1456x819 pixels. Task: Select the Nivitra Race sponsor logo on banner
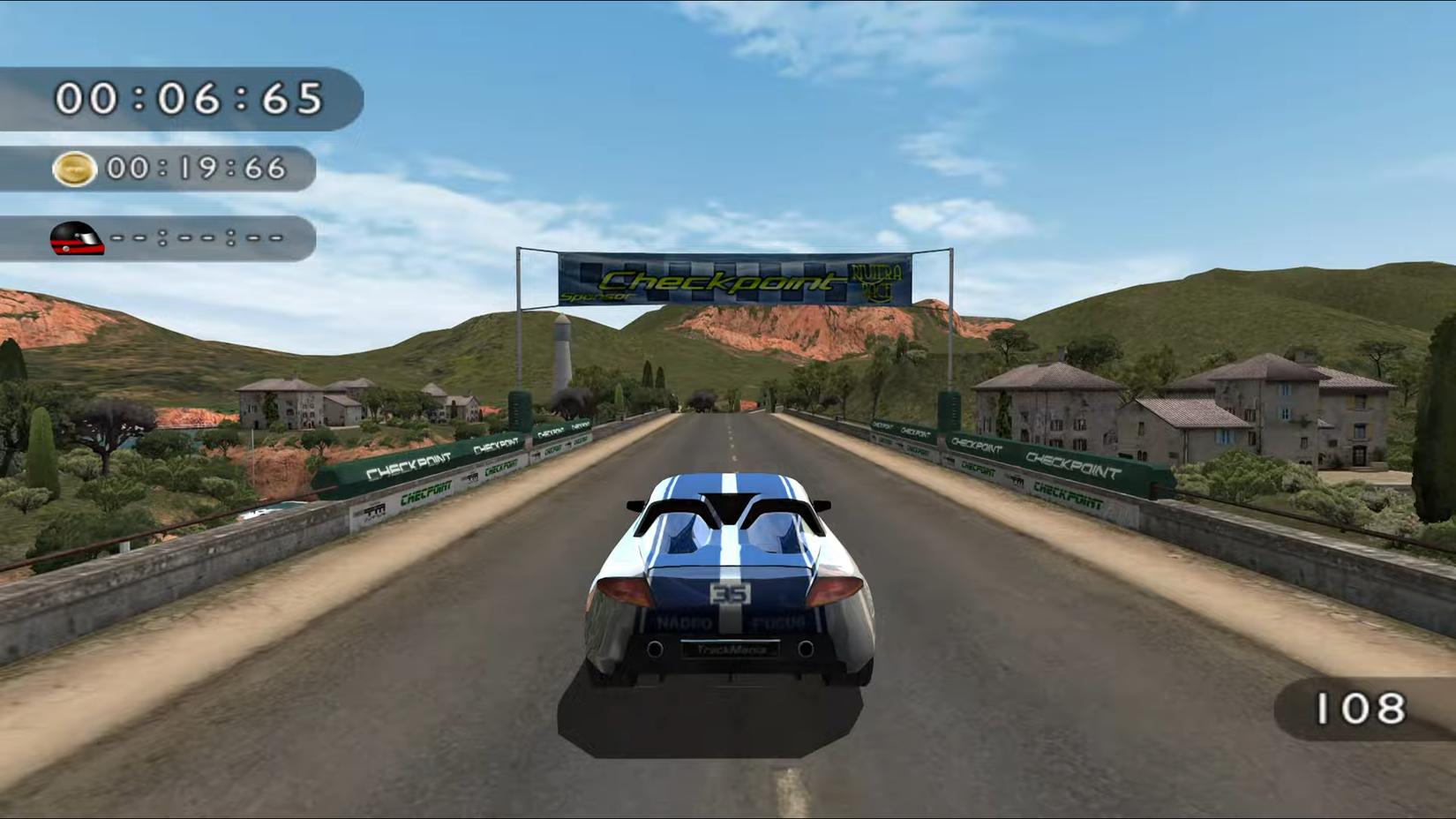point(876,278)
